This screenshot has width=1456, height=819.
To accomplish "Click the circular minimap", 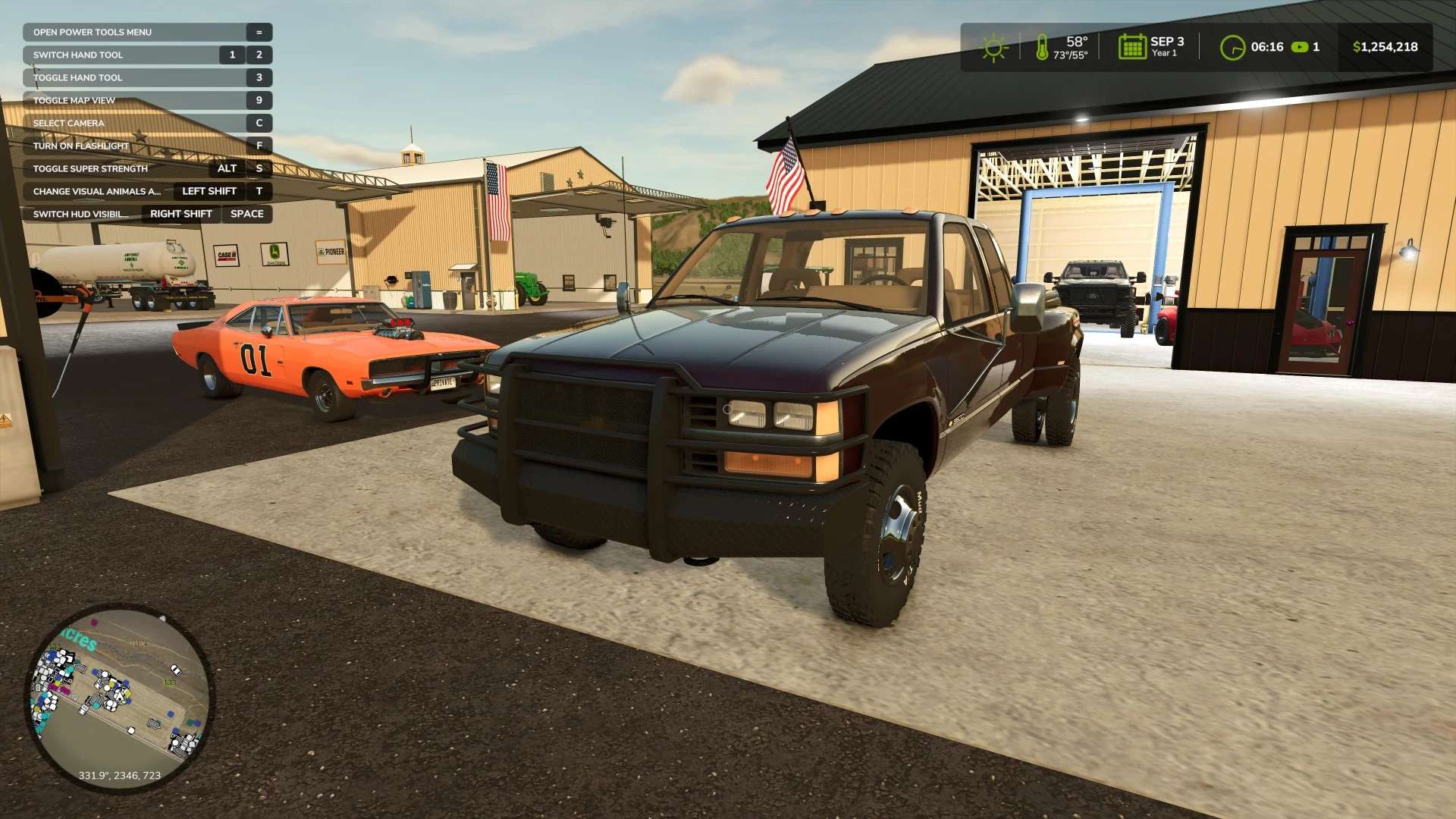I will pos(120,698).
